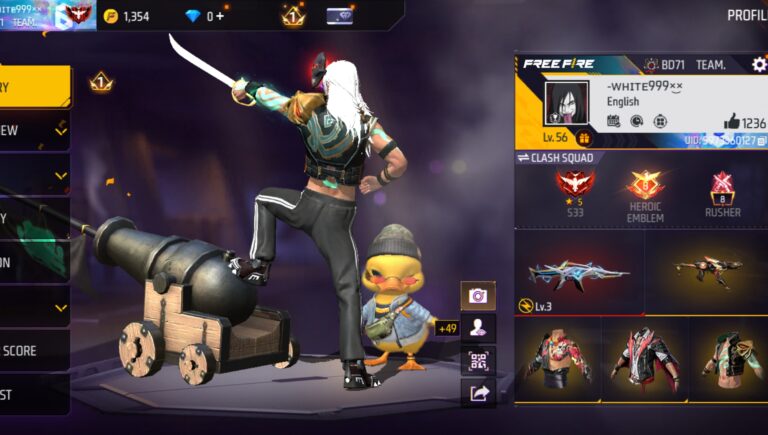Image resolution: width=768 pixels, height=435 pixels.
Task: Like the profile with thumbs-up icon
Action: (x=731, y=122)
